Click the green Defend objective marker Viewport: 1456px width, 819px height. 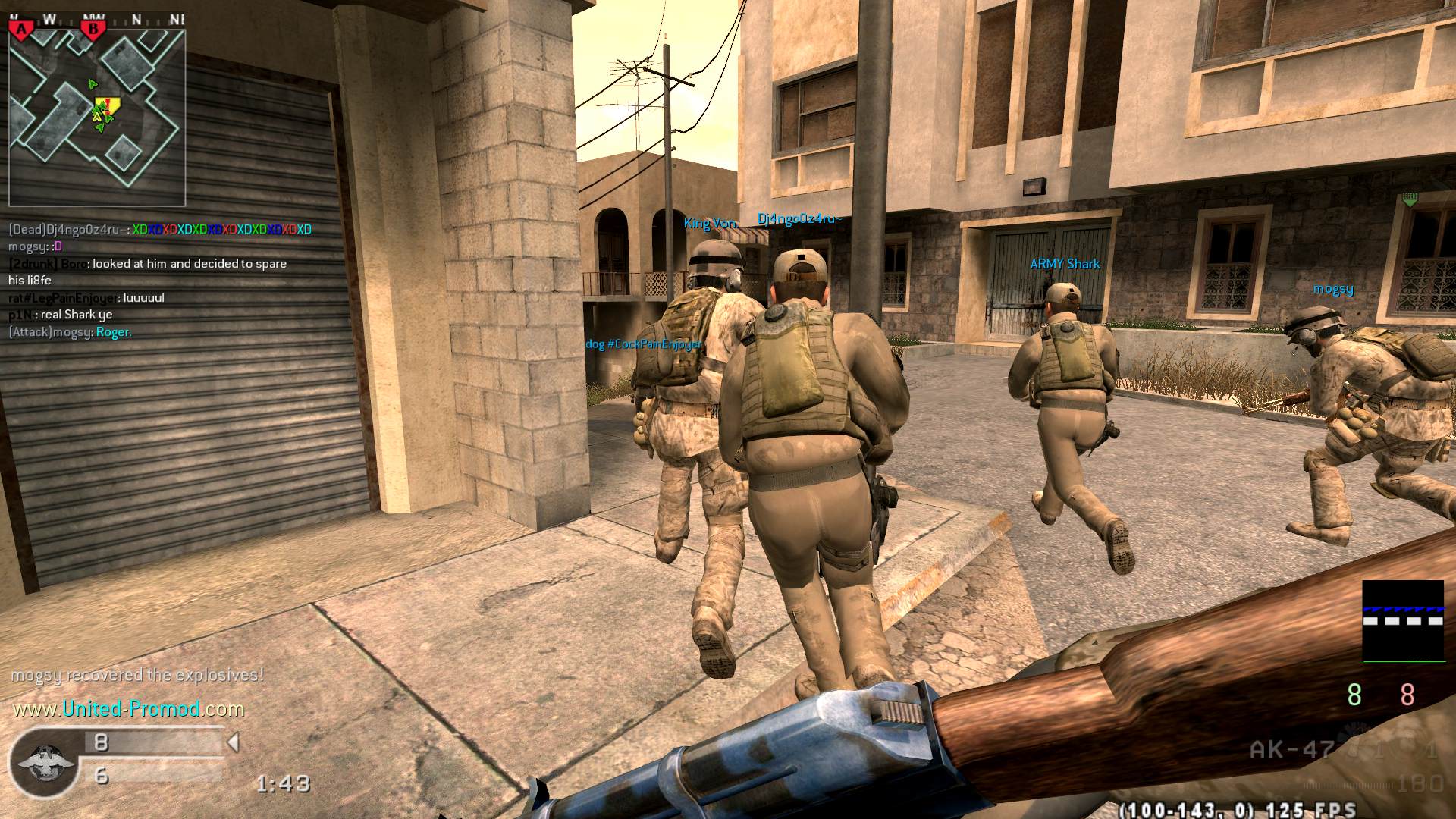point(1409,199)
